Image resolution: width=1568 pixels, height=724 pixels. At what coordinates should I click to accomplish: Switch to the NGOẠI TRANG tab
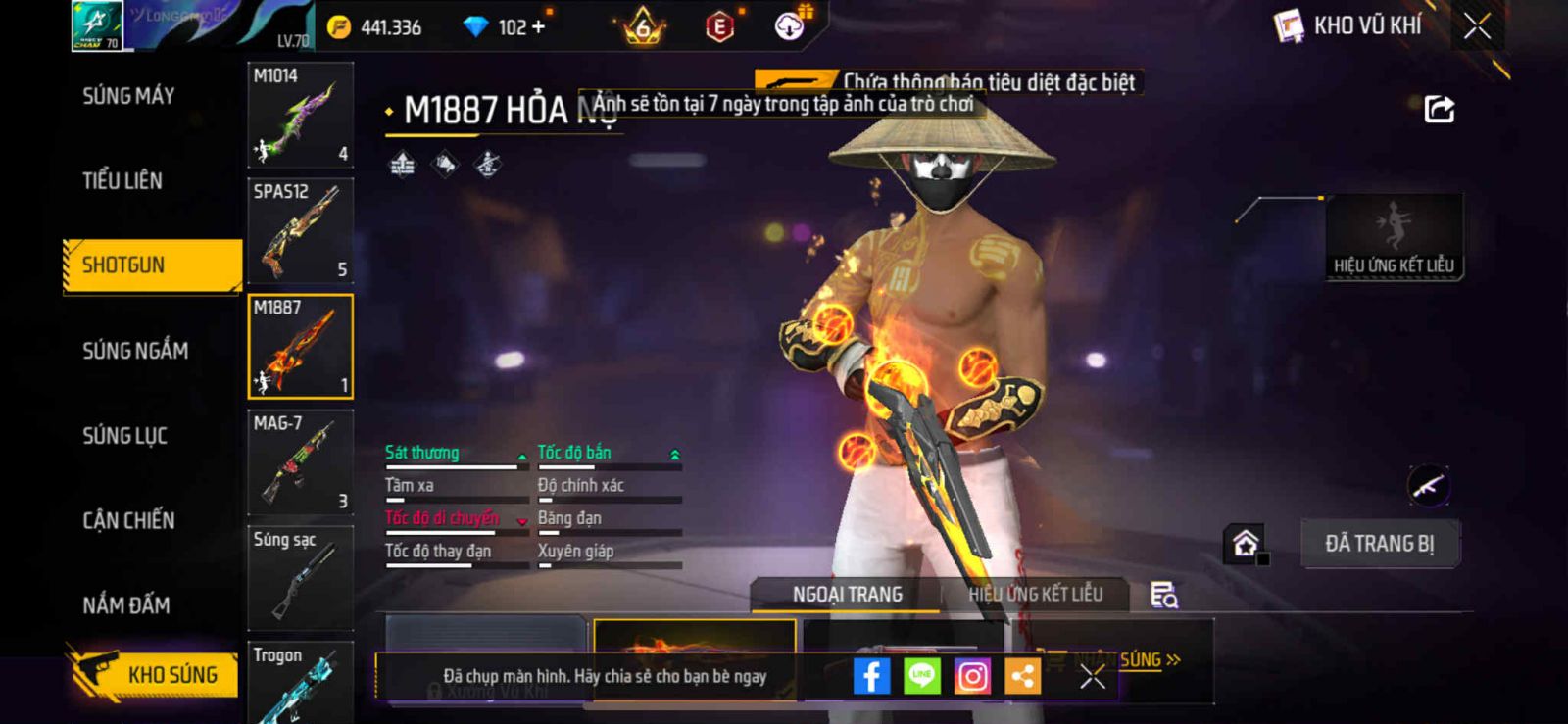click(847, 595)
